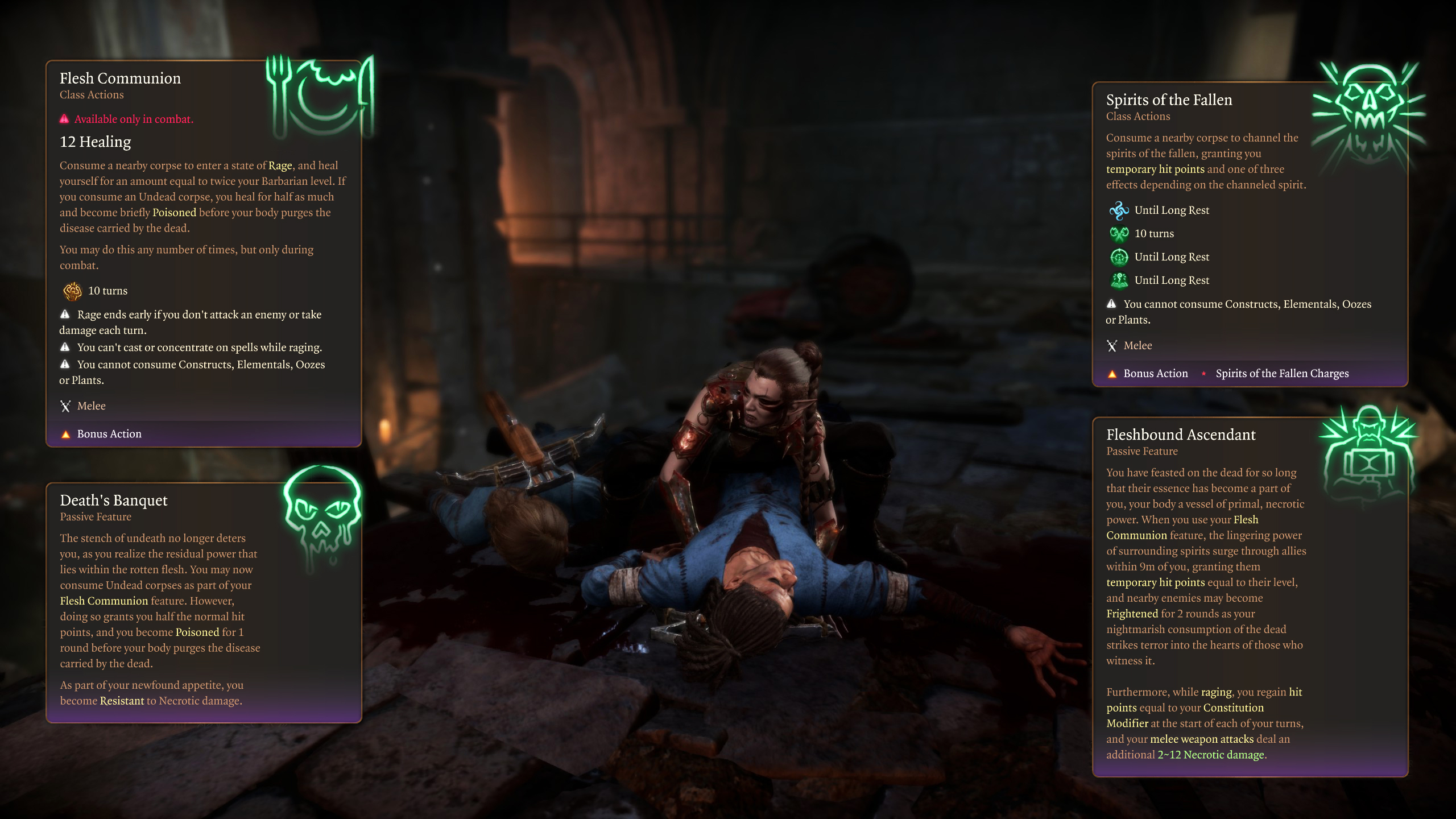Select the crossed axes 10 turns status icon

1119,234
